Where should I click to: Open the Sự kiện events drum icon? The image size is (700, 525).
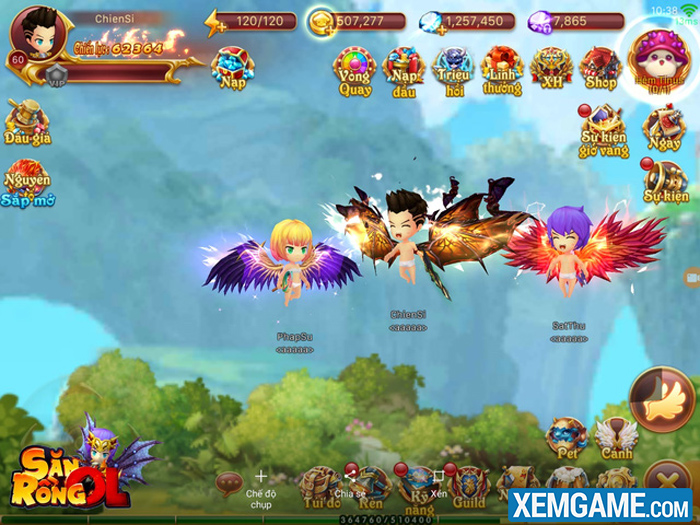coord(665,183)
